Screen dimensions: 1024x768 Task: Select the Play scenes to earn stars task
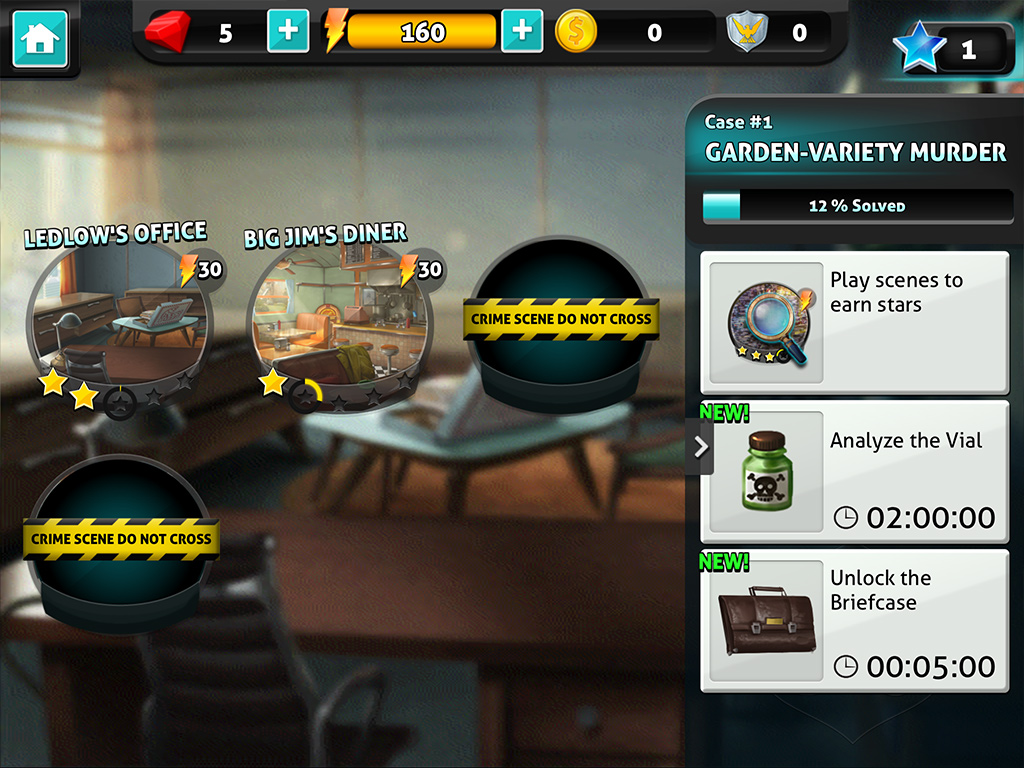pos(855,322)
